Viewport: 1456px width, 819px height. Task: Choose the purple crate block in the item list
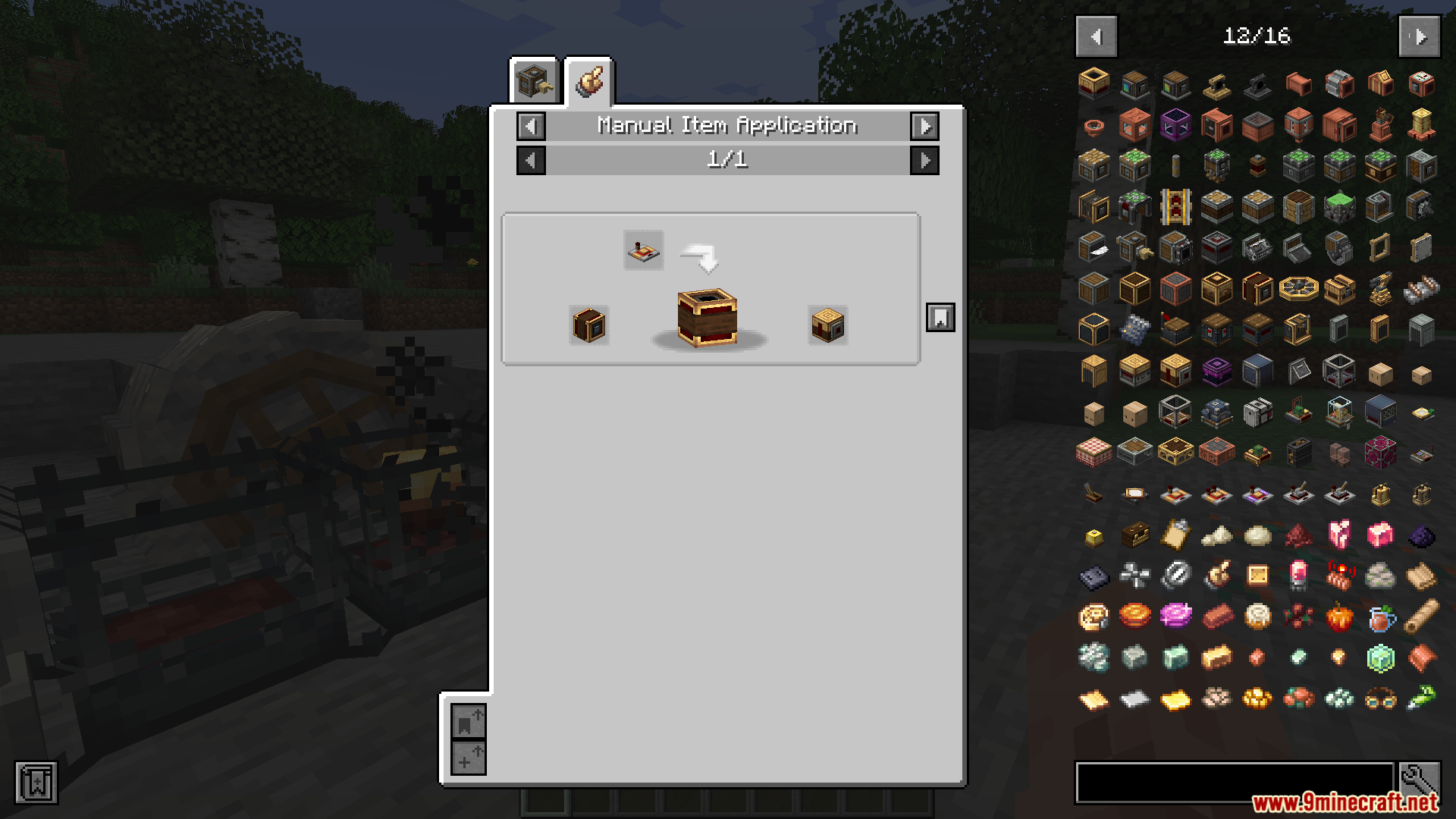pyautogui.click(x=1216, y=371)
